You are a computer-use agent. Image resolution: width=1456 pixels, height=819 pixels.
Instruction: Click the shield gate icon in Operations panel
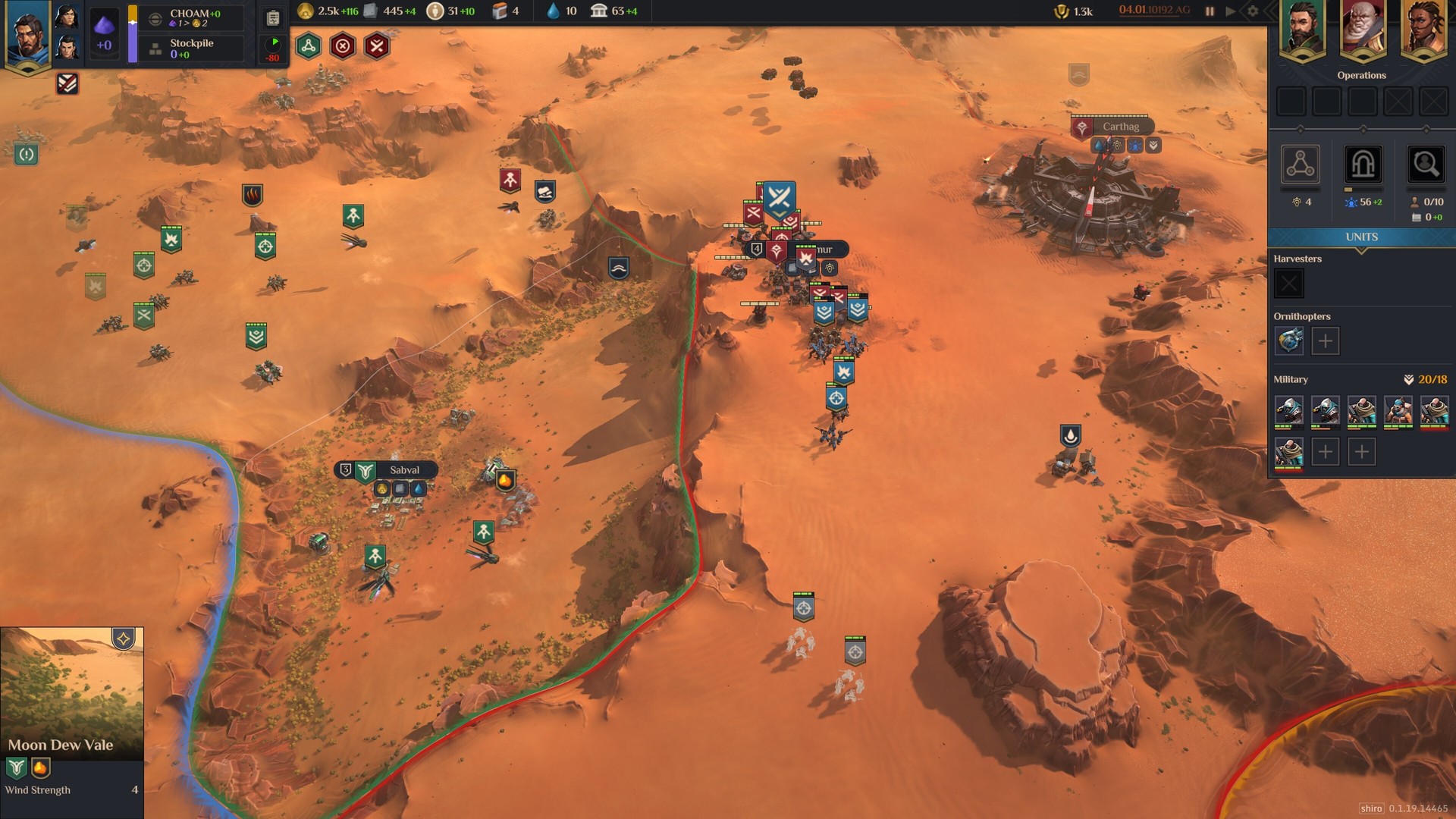point(1363,165)
